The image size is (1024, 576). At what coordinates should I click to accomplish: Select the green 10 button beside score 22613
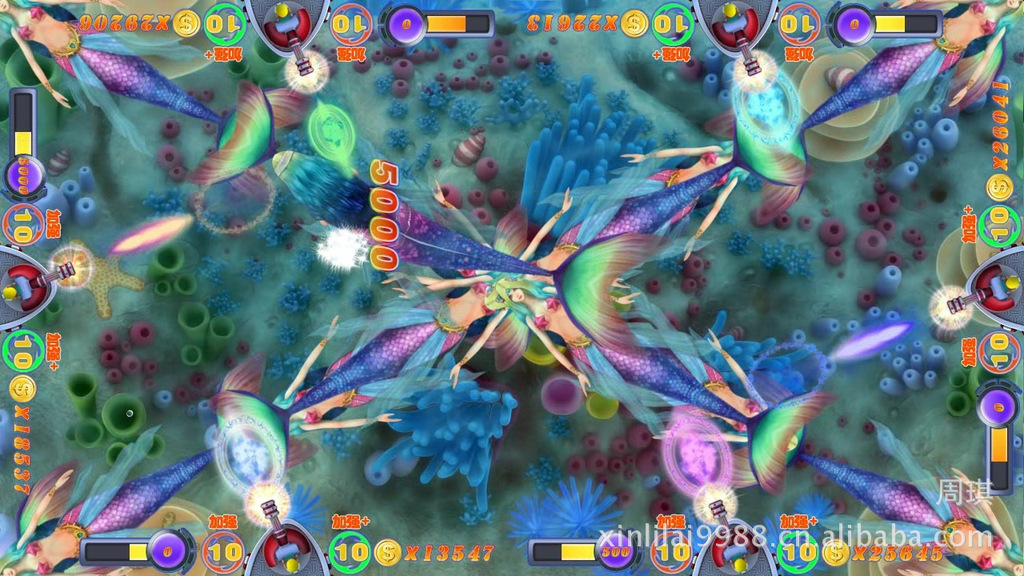point(673,22)
